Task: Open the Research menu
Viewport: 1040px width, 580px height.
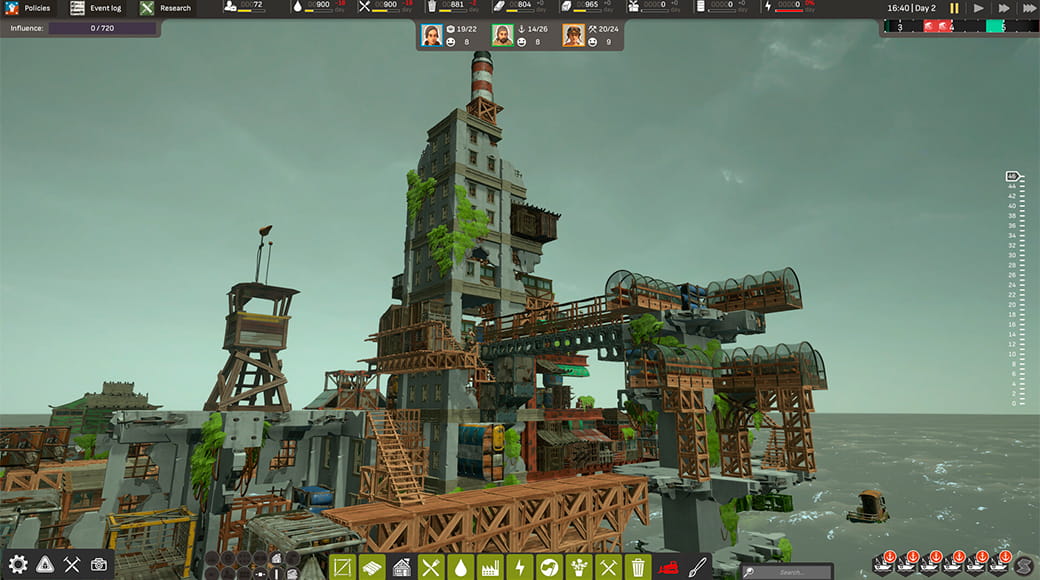Action: pyautogui.click(x=166, y=8)
